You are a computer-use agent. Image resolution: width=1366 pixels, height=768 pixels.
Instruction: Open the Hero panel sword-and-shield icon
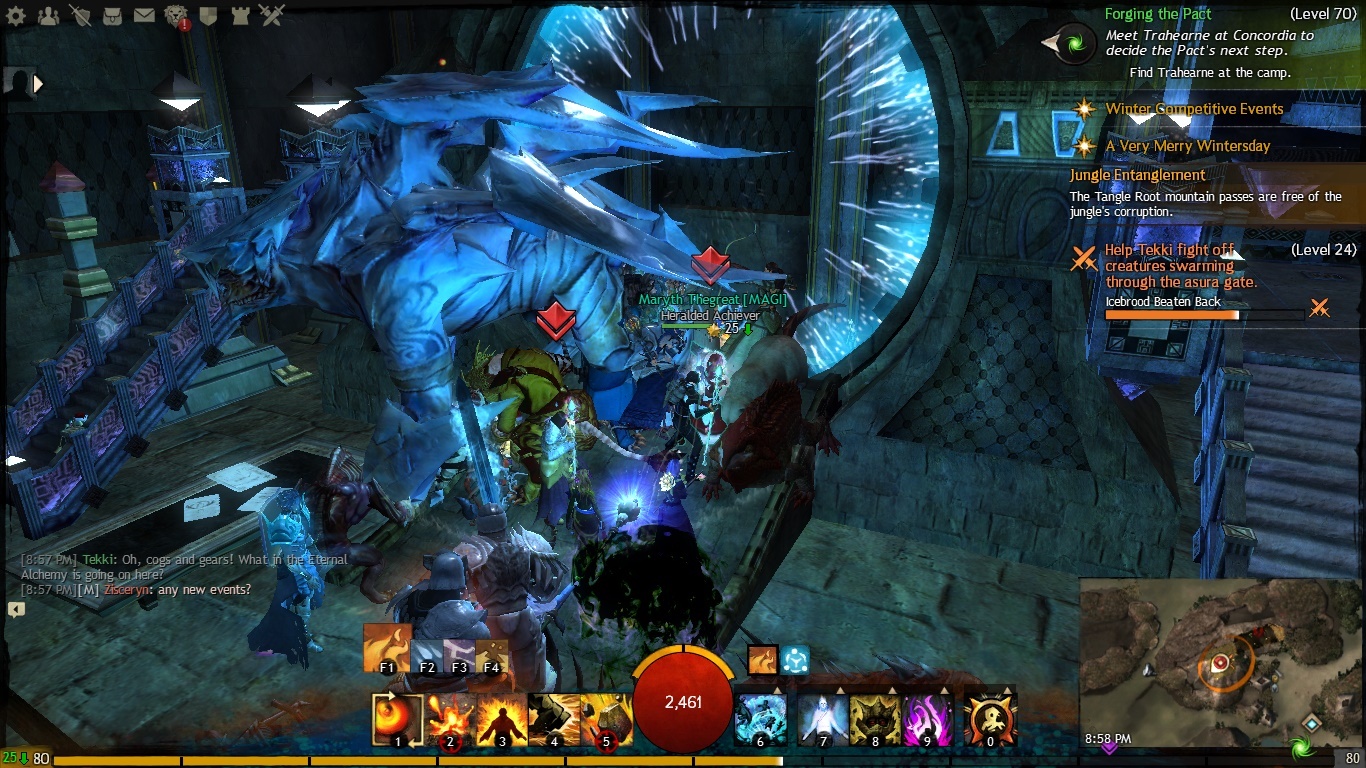click(80, 15)
